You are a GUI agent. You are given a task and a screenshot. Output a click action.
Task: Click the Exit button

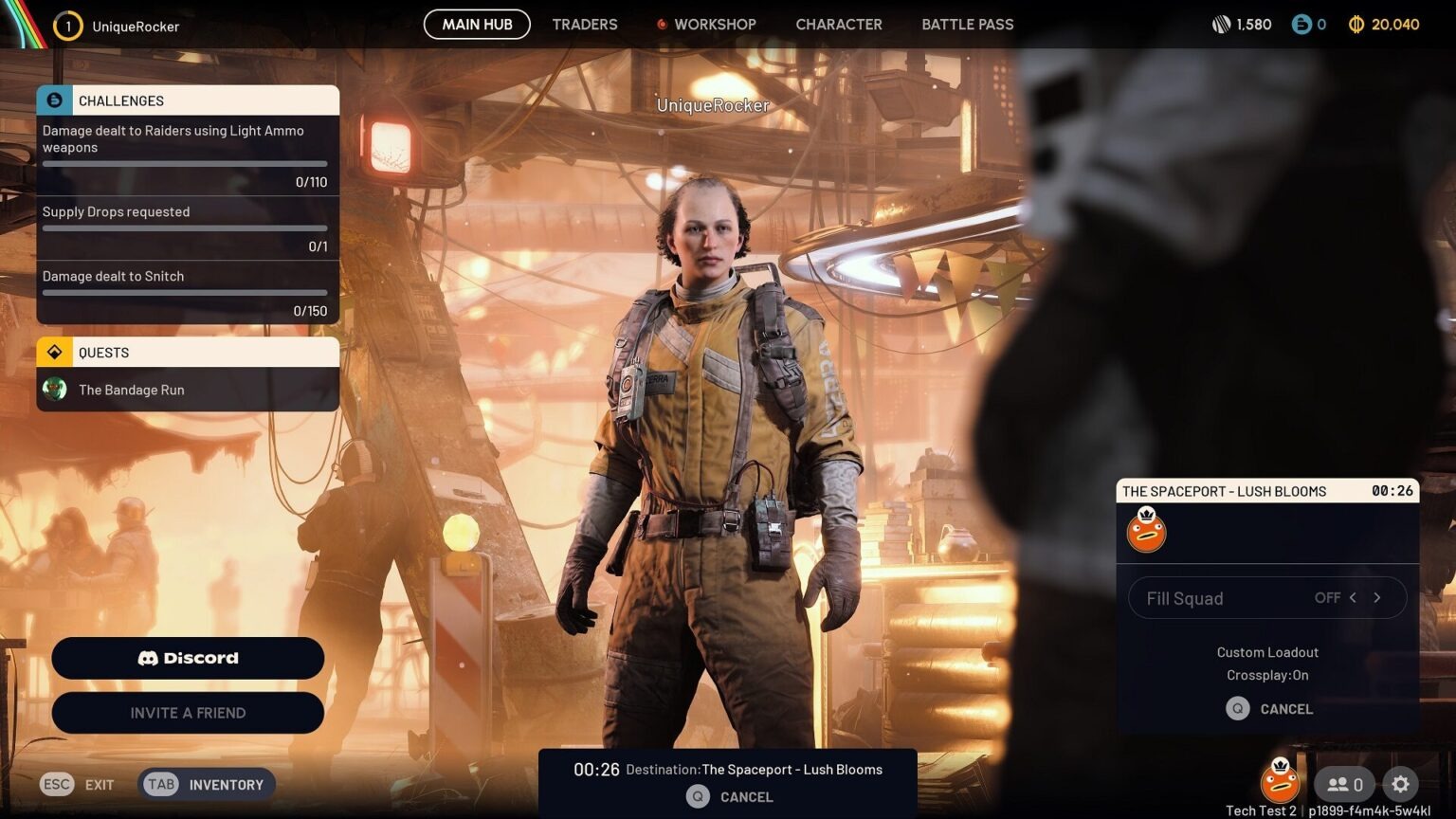pos(78,784)
